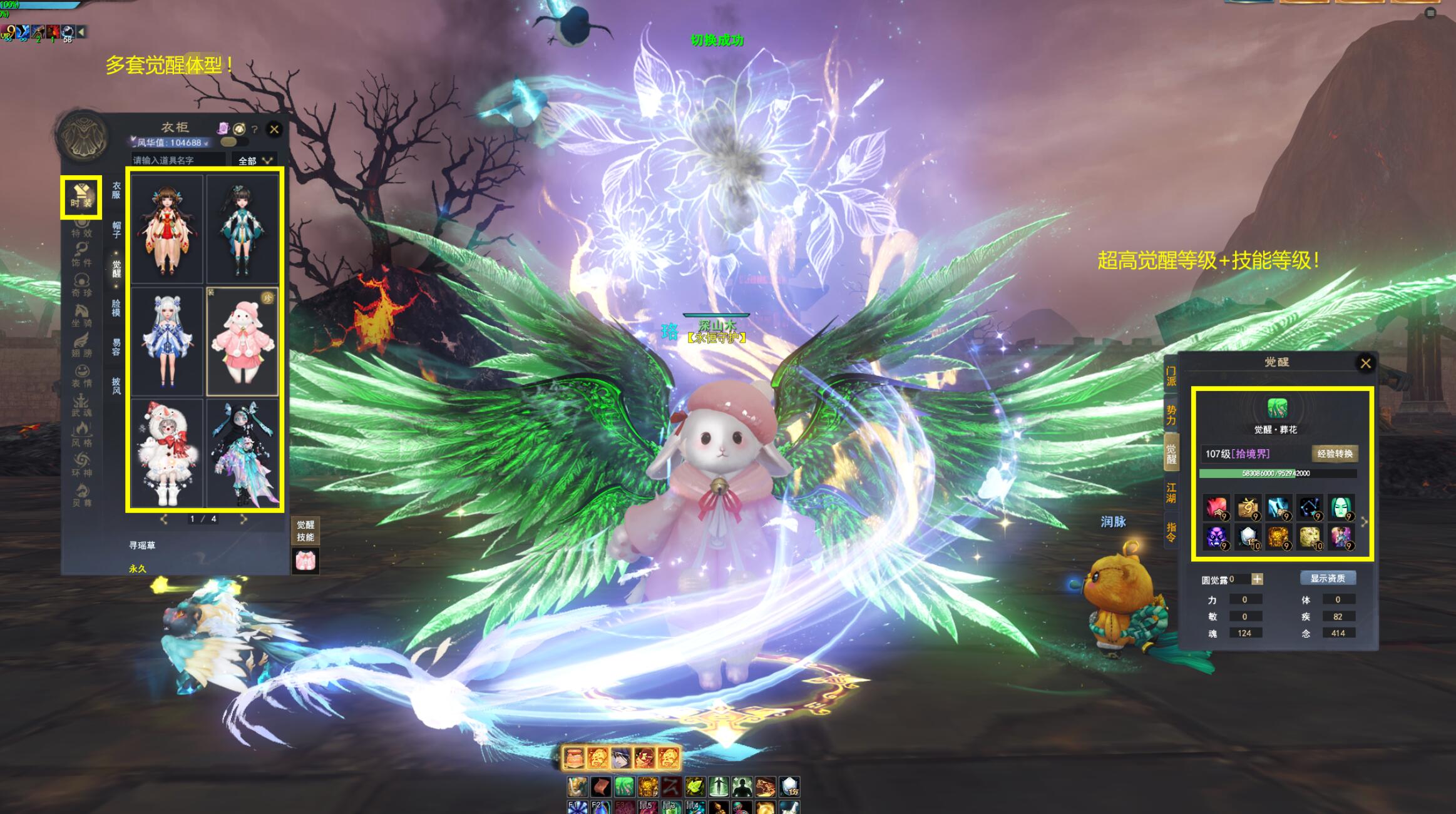Click the item name search field
The image size is (1456, 814).
[x=178, y=161]
